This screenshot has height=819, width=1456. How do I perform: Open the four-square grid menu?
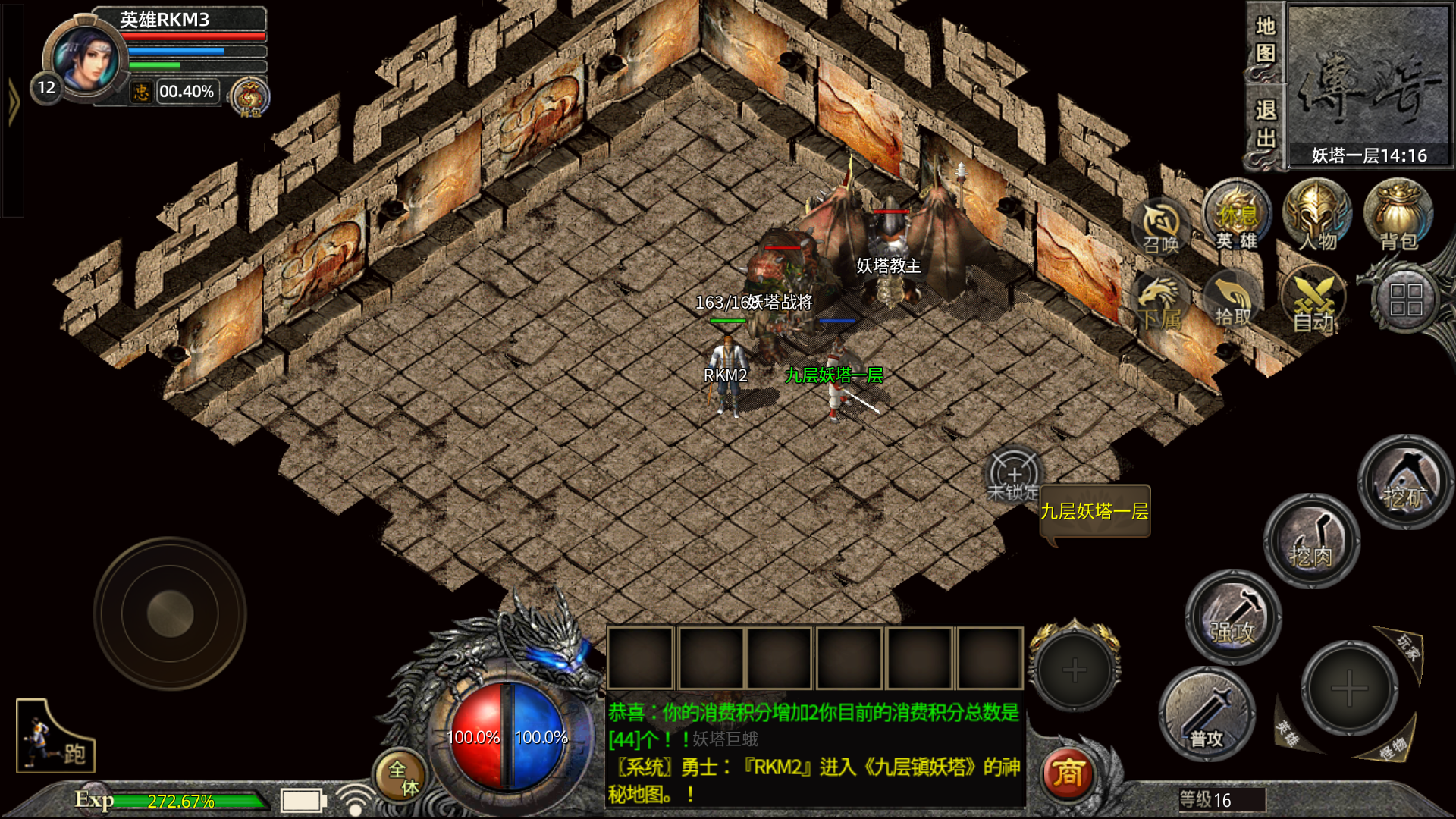click(x=1405, y=300)
